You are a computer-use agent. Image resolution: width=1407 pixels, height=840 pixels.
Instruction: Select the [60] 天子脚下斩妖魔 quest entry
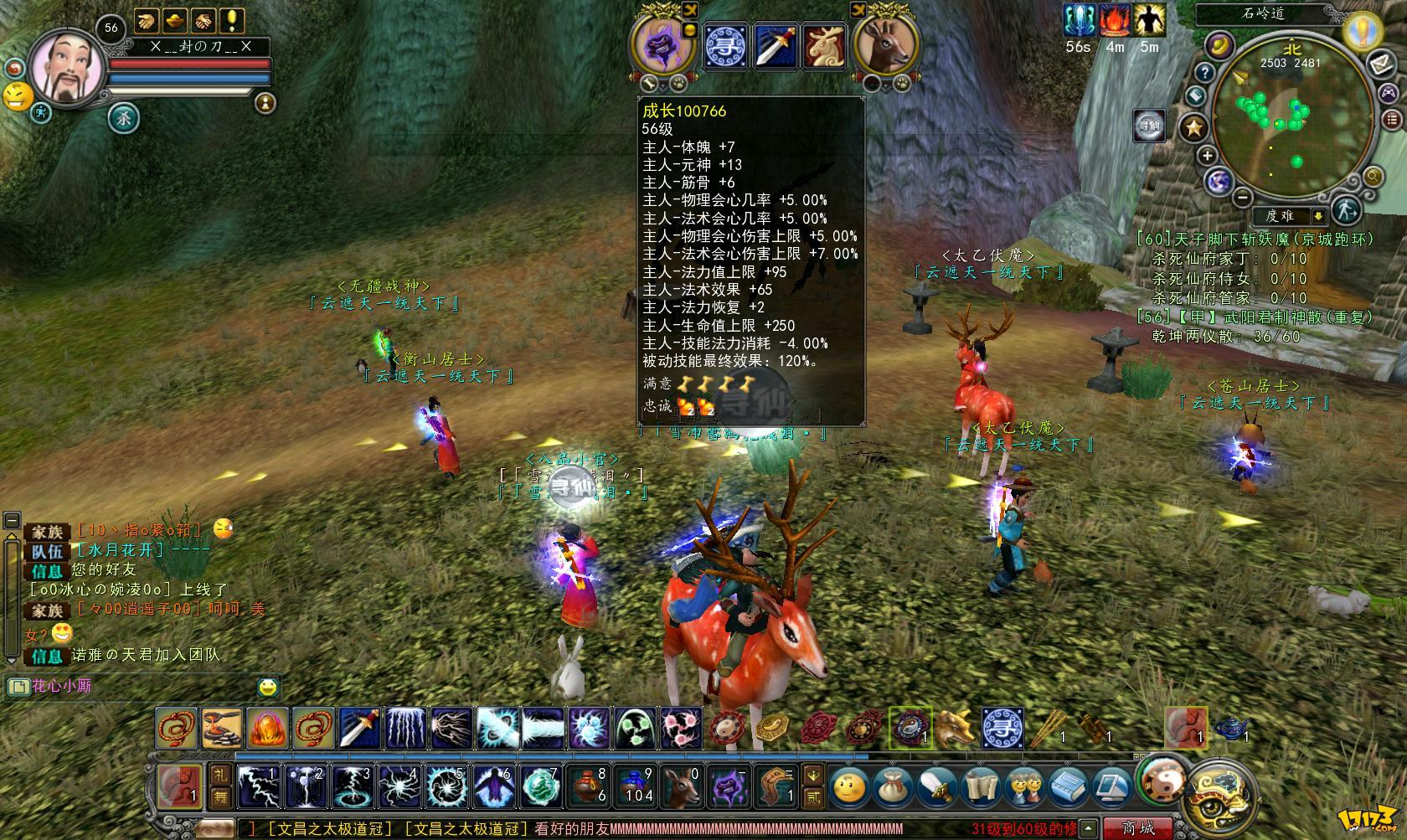[1255, 240]
